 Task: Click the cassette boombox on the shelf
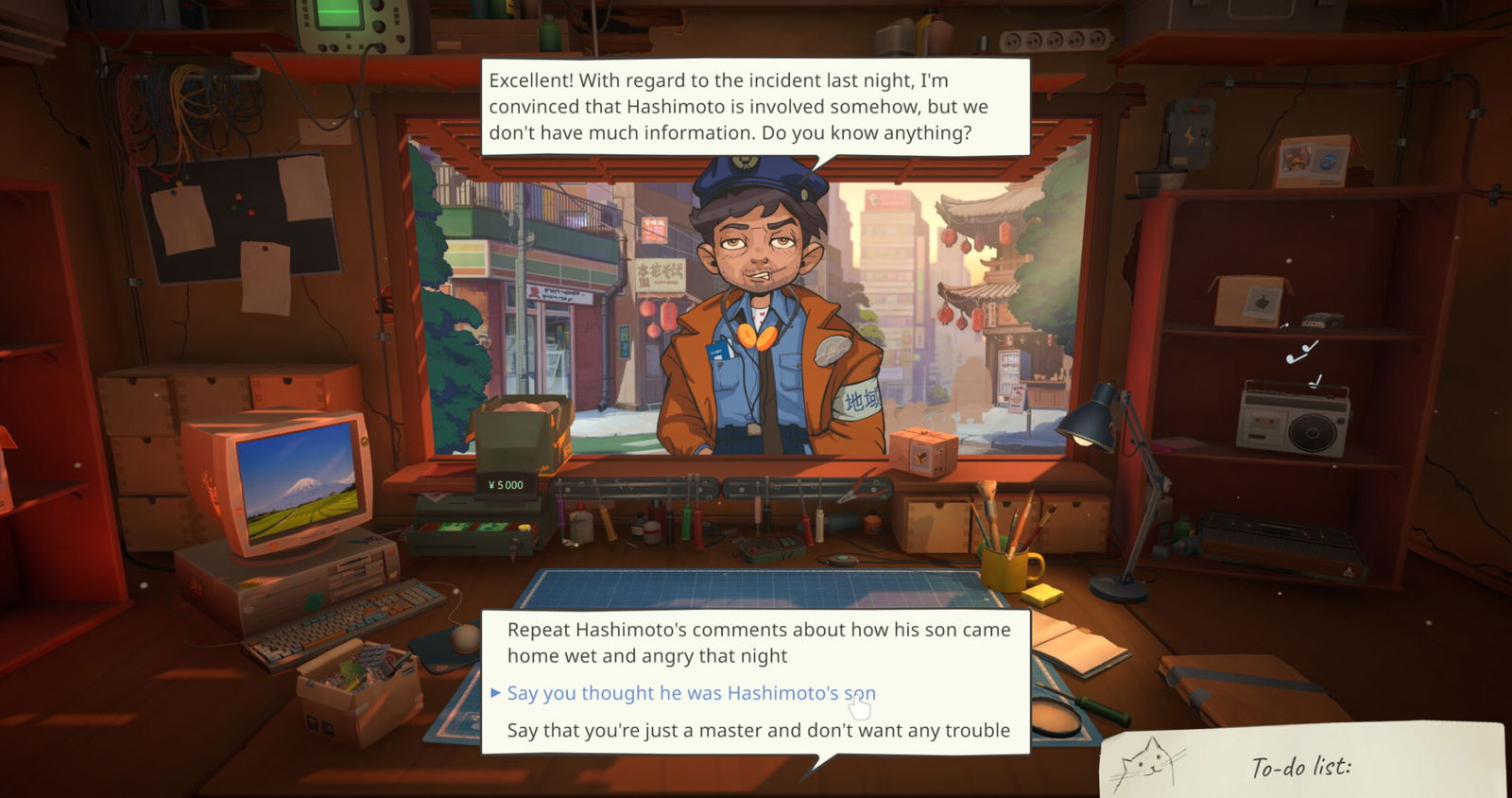(x=1295, y=419)
